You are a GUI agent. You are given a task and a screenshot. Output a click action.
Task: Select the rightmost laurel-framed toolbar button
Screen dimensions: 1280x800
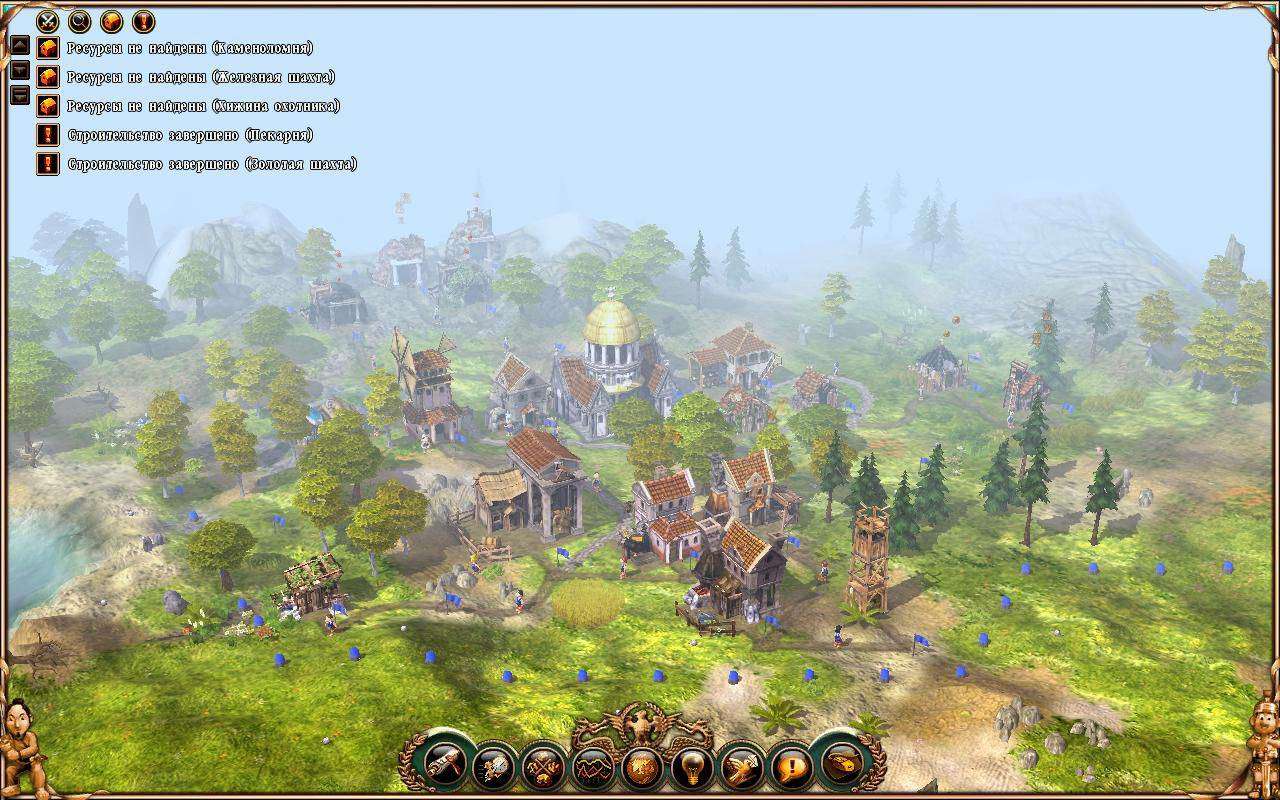pos(842,764)
